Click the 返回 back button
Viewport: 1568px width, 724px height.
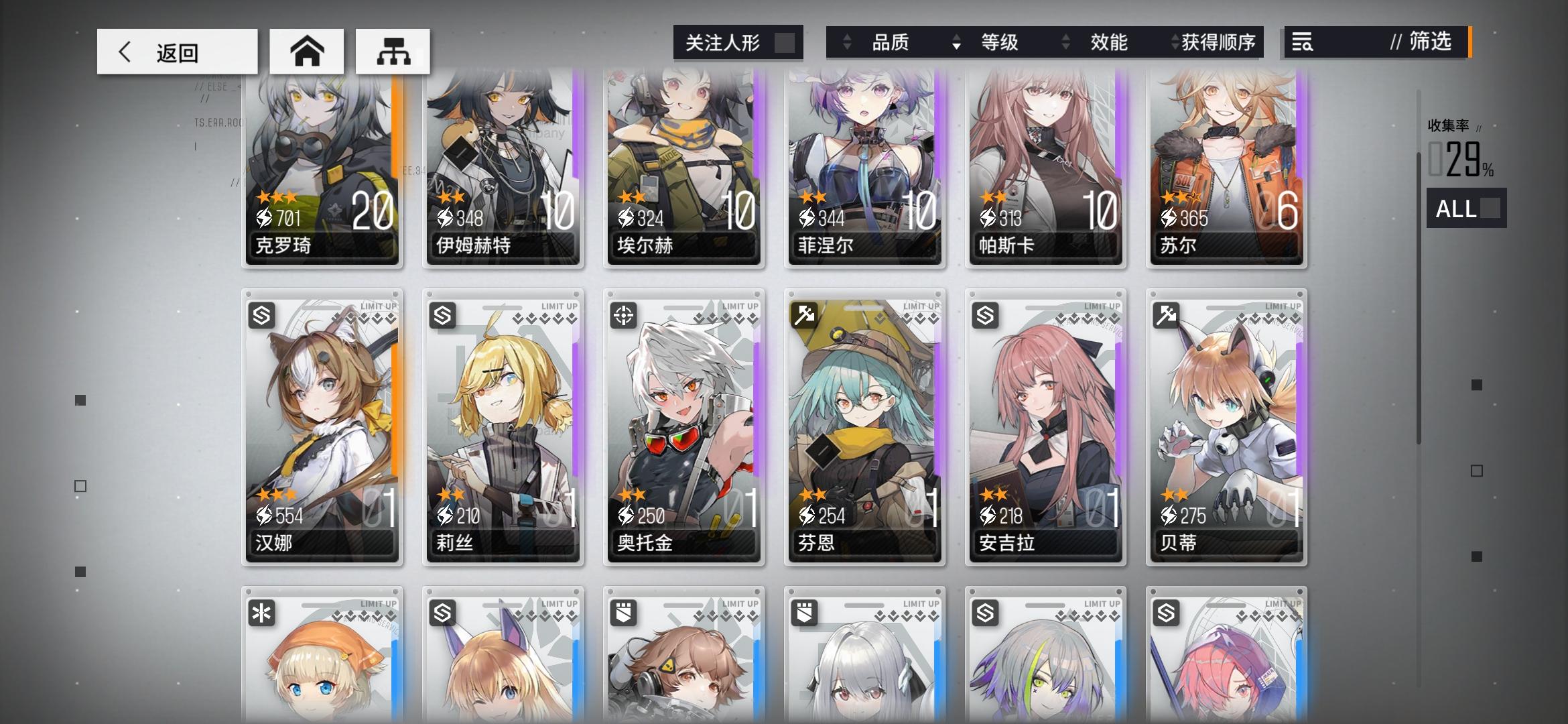coord(176,51)
